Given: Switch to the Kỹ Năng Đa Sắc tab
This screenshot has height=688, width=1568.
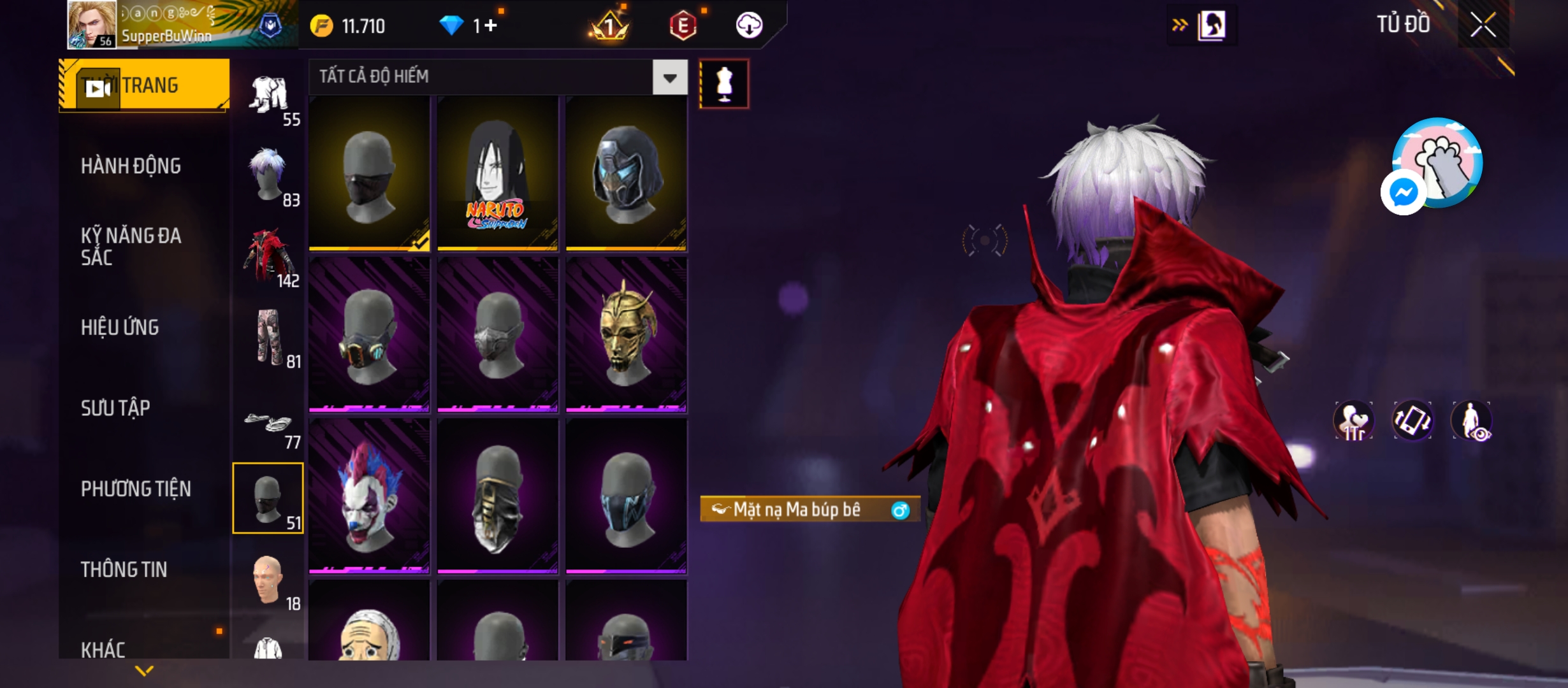Looking at the screenshot, I should tap(131, 247).
